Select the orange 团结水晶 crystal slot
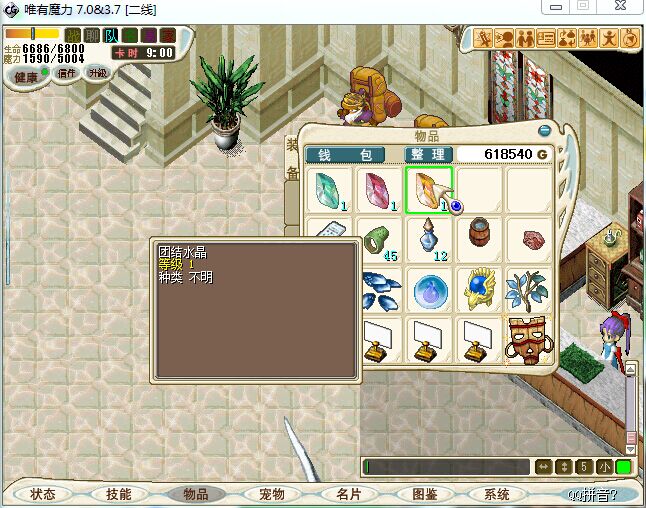 (x=429, y=190)
